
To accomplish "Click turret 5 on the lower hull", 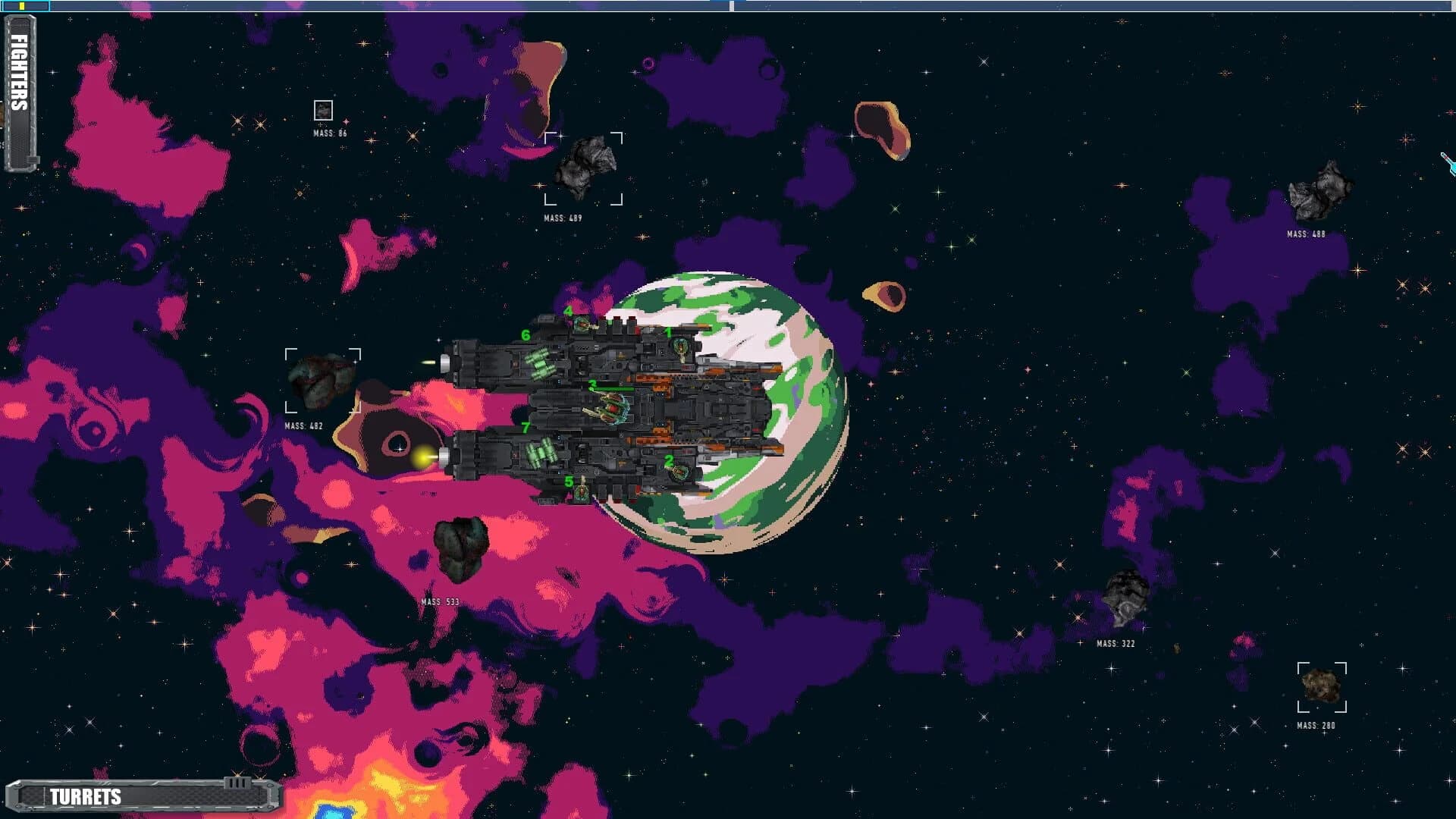I will tap(582, 492).
